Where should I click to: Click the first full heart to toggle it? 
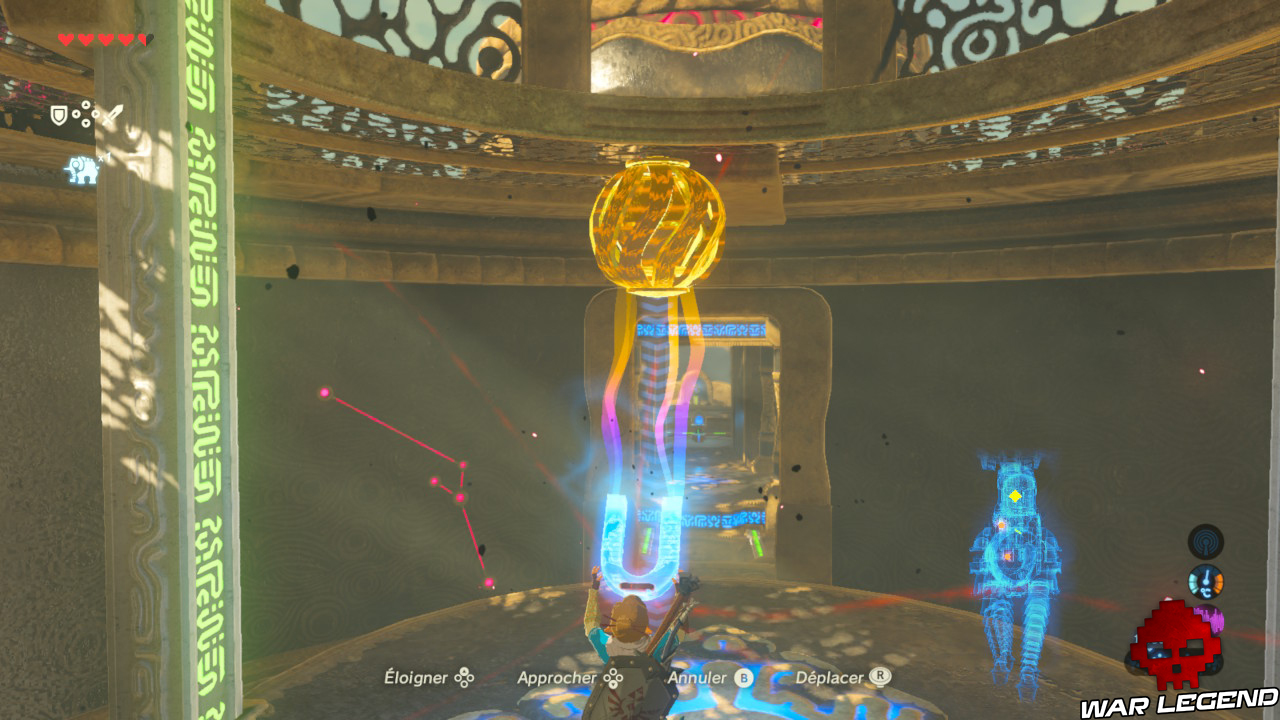[66, 38]
